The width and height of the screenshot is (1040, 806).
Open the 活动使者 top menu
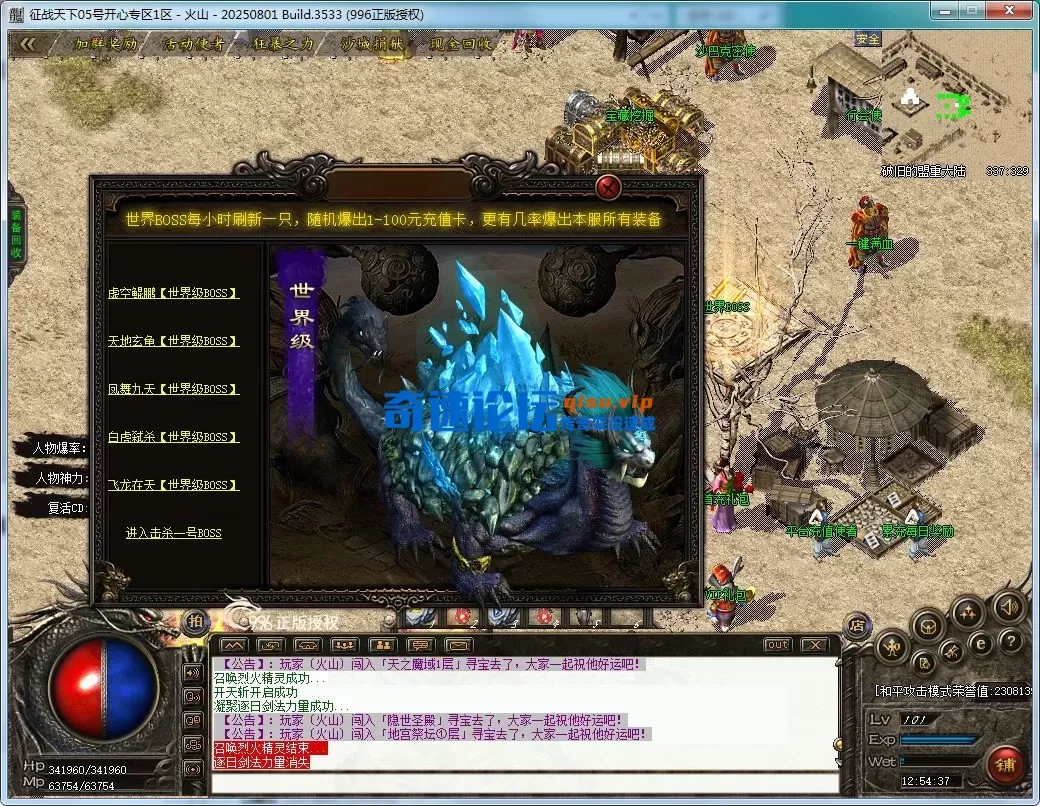pos(194,44)
